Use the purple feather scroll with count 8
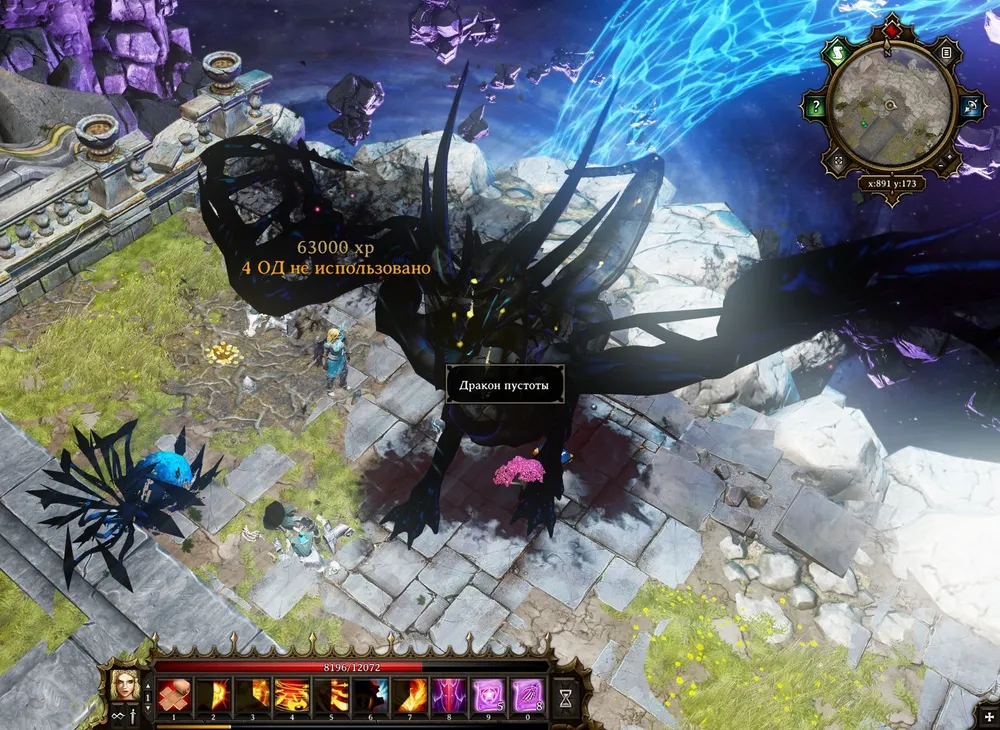This screenshot has width=1000, height=730. pos(527,692)
